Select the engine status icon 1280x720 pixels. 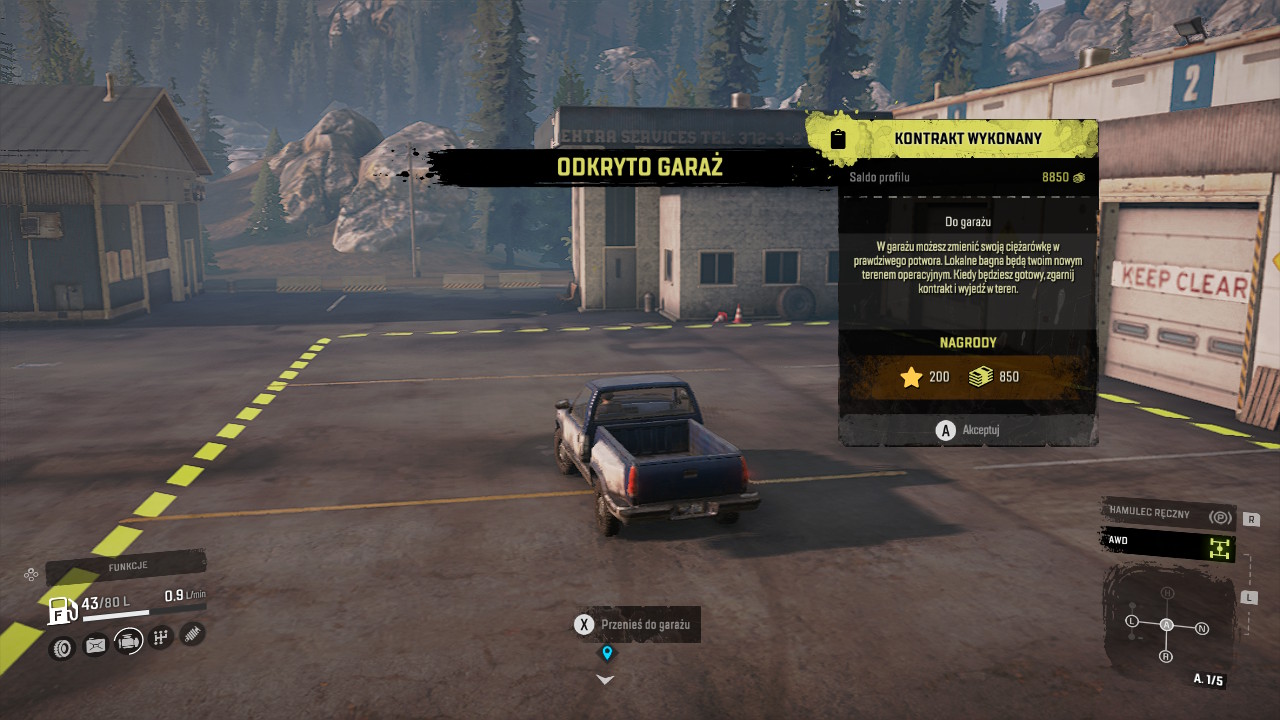(129, 641)
